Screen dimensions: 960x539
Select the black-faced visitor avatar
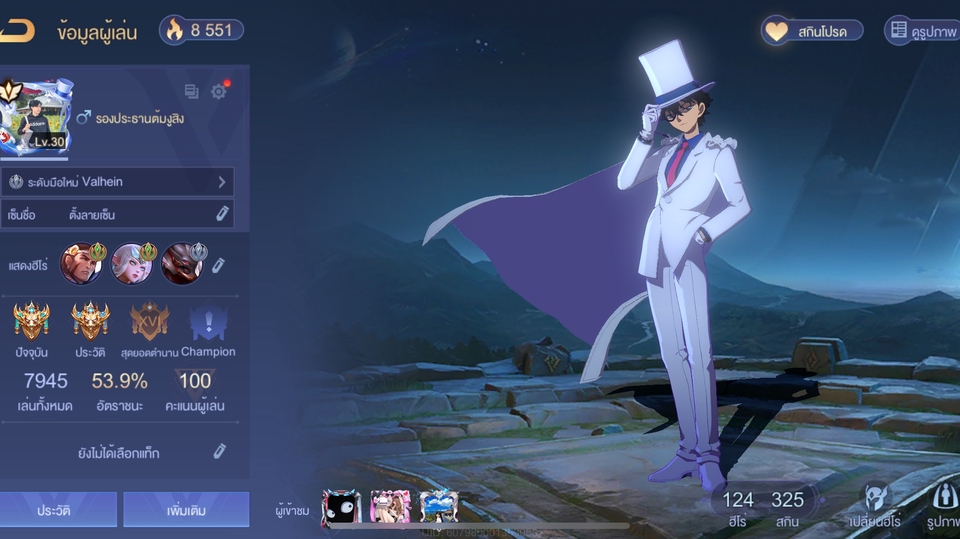(341, 507)
